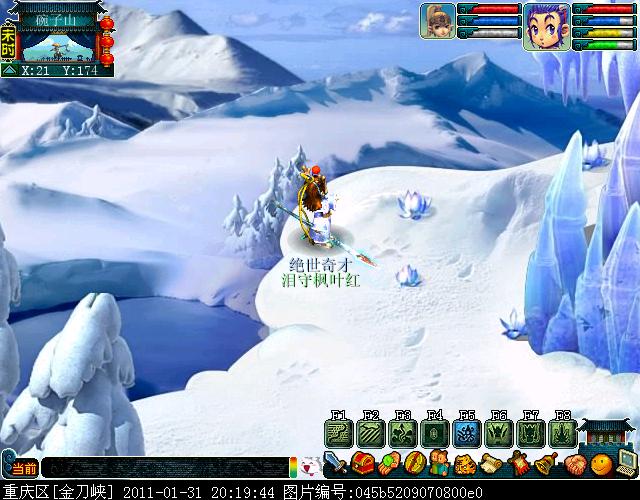
Task: Open the scroll quest log
Action: tap(491, 464)
